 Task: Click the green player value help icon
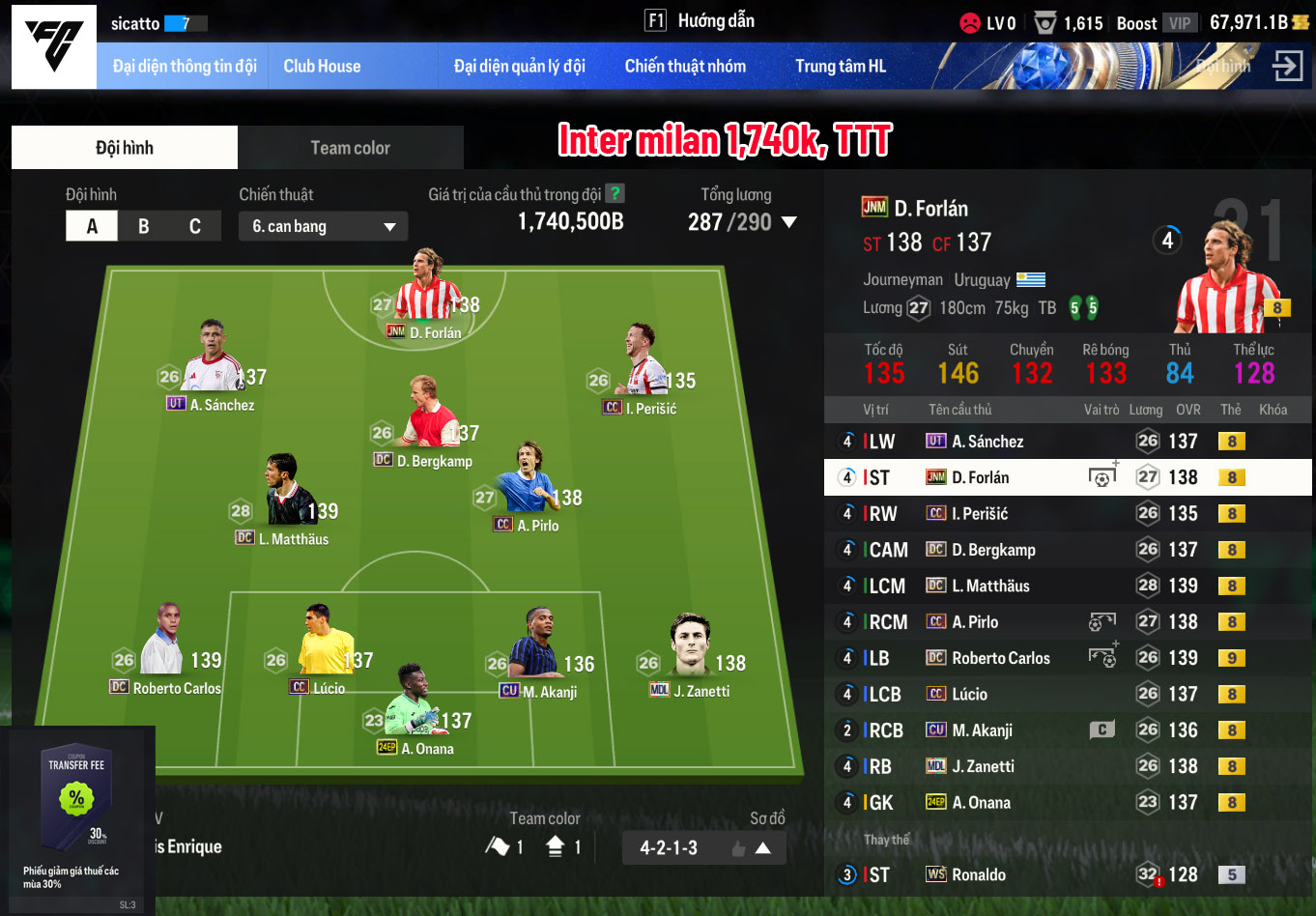tap(614, 193)
